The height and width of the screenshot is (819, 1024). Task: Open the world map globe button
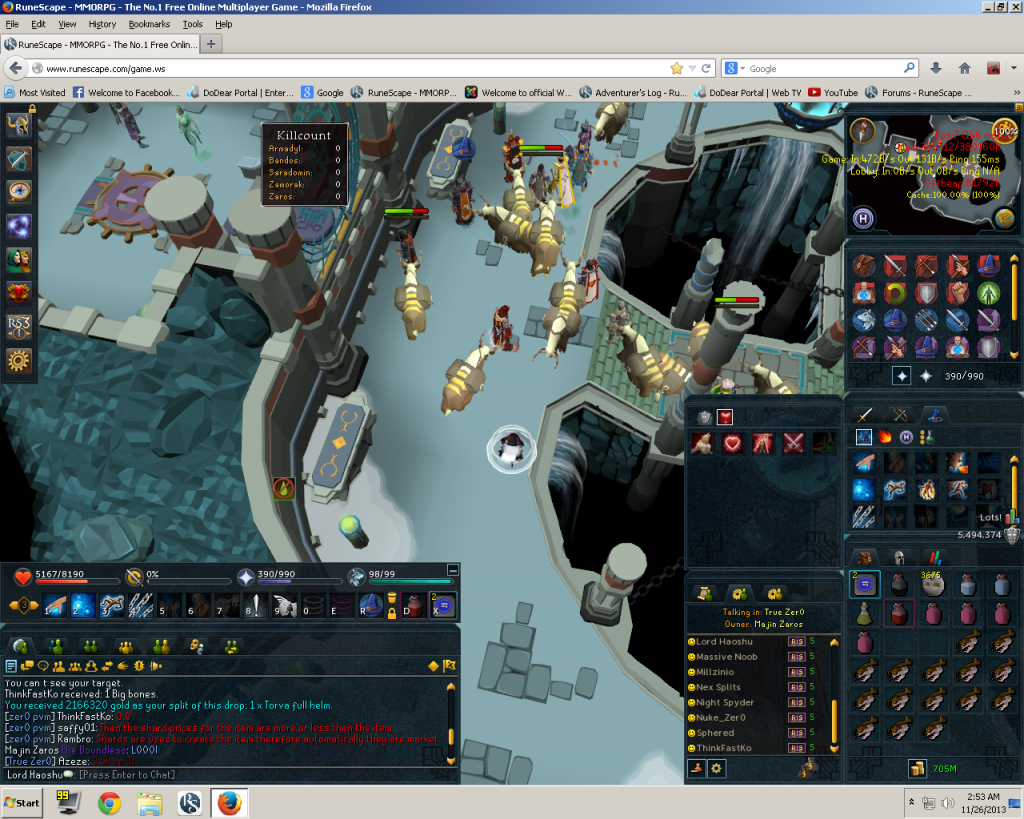[1004, 218]
